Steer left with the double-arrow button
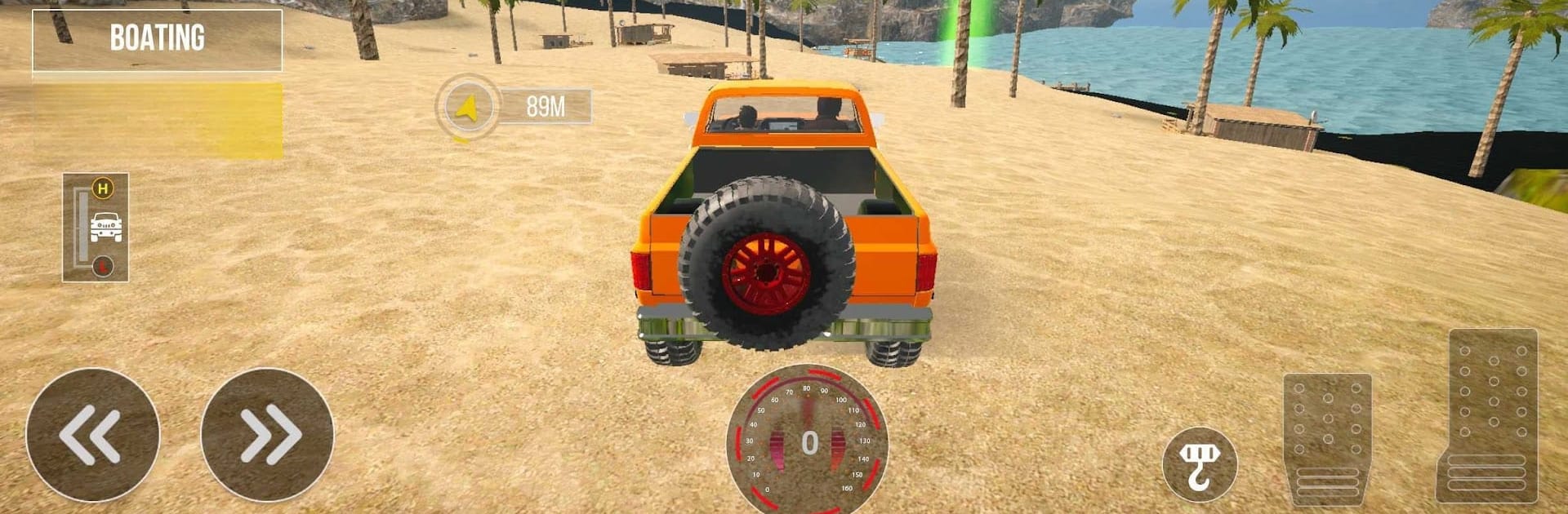This screenshot has width=1568, height=514. (x=92, y=435)
